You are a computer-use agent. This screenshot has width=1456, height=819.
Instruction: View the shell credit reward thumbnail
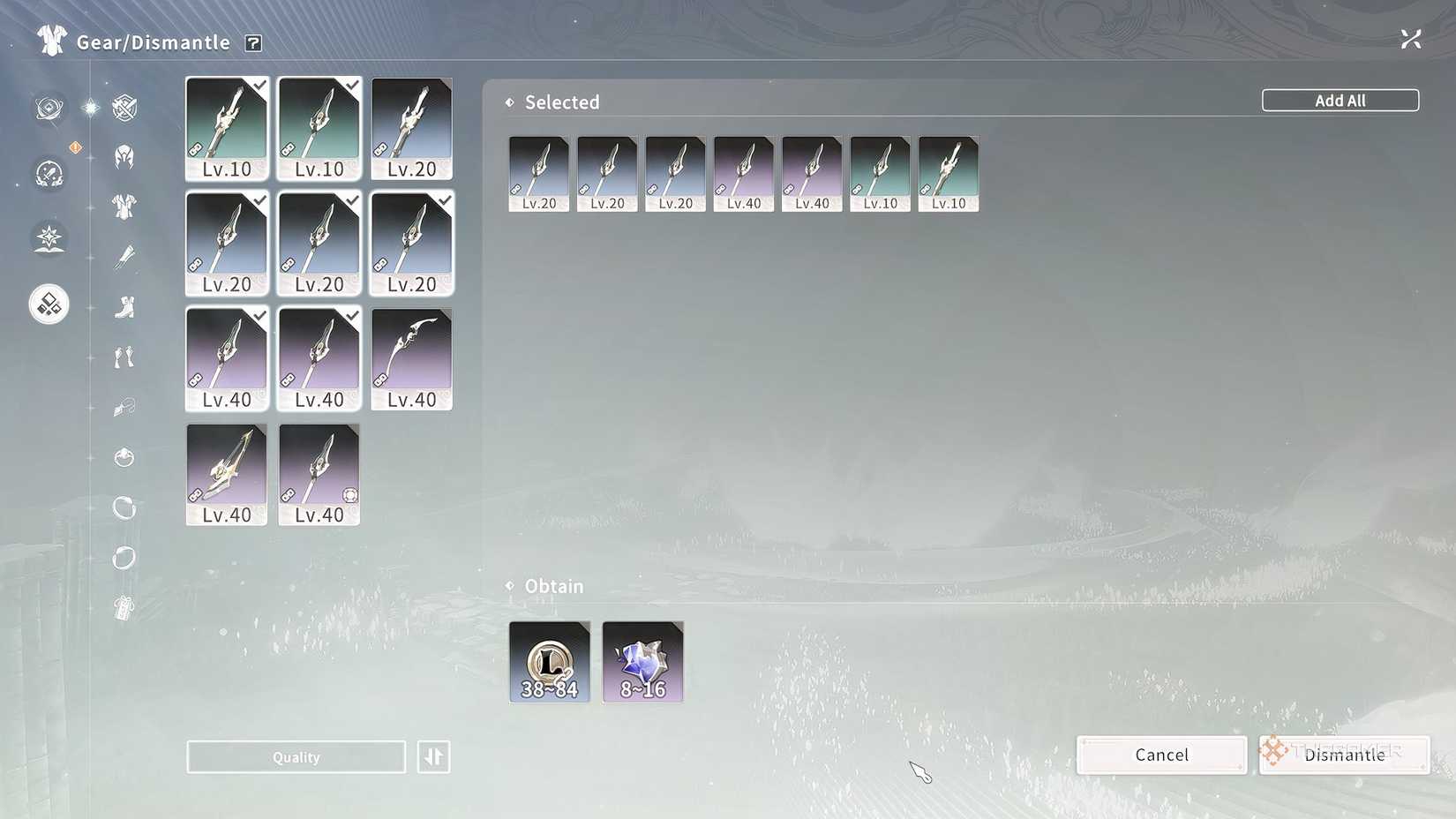(x=549, y=662)
